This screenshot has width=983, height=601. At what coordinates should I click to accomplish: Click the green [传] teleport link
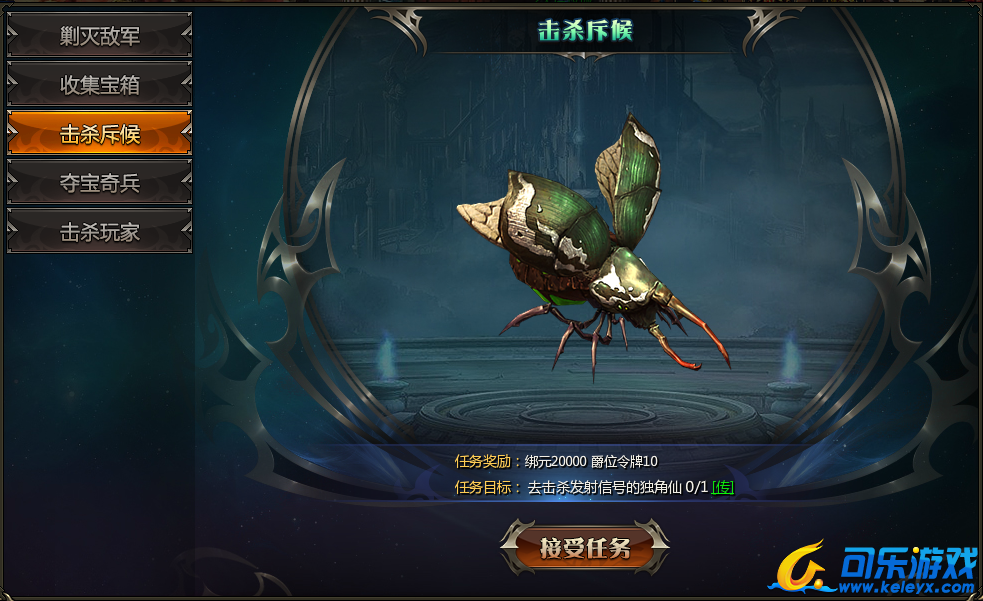point(723,487)
